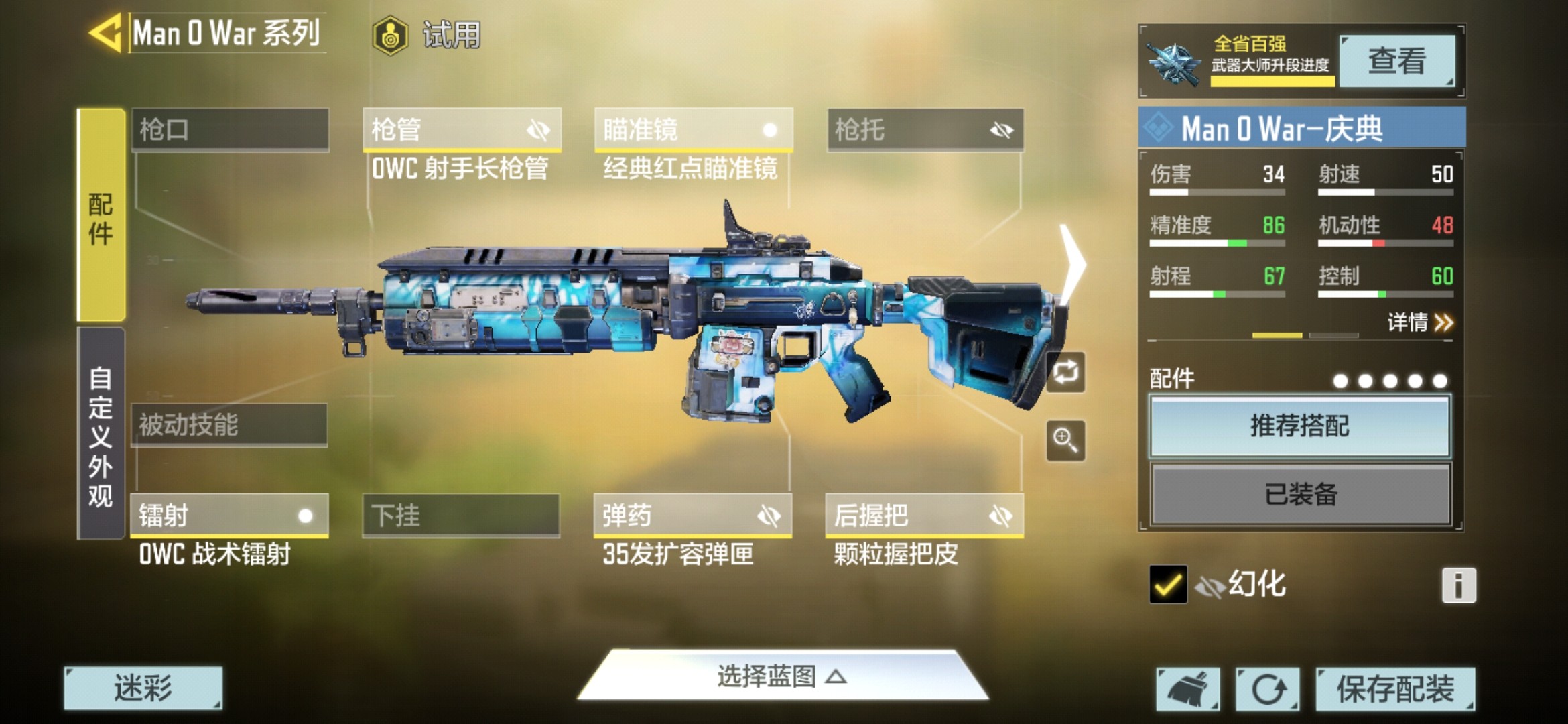Viewport: 1568px width, 724px height.
Task: Select the 枪口 muzzle slot
Action: [x=230, y=129]
